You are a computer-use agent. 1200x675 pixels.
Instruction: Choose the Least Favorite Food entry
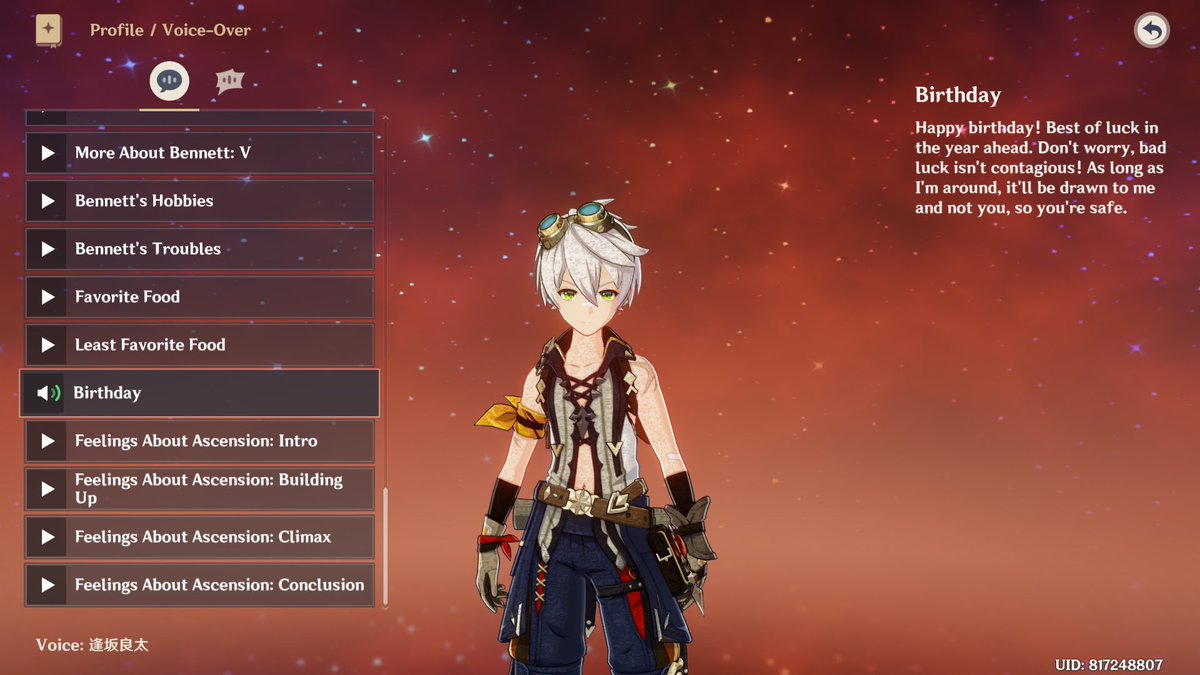200,345
